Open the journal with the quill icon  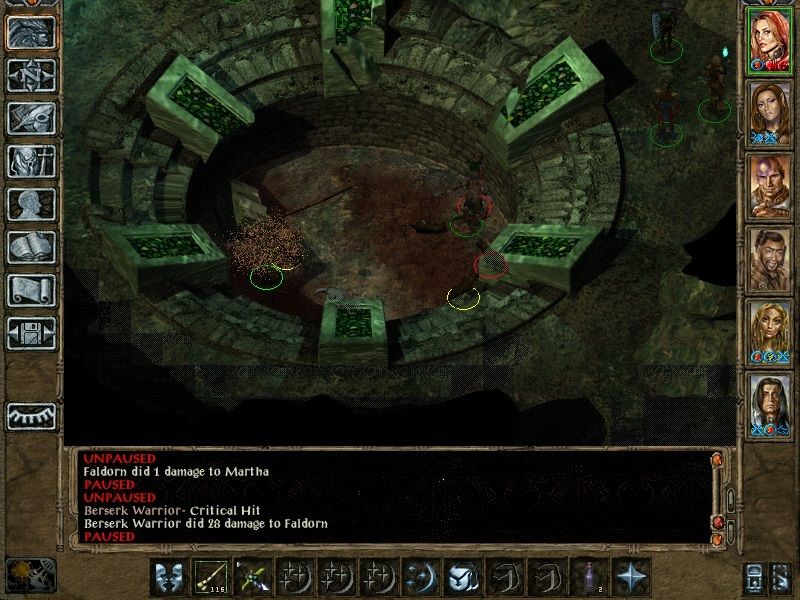coord(31,118)
